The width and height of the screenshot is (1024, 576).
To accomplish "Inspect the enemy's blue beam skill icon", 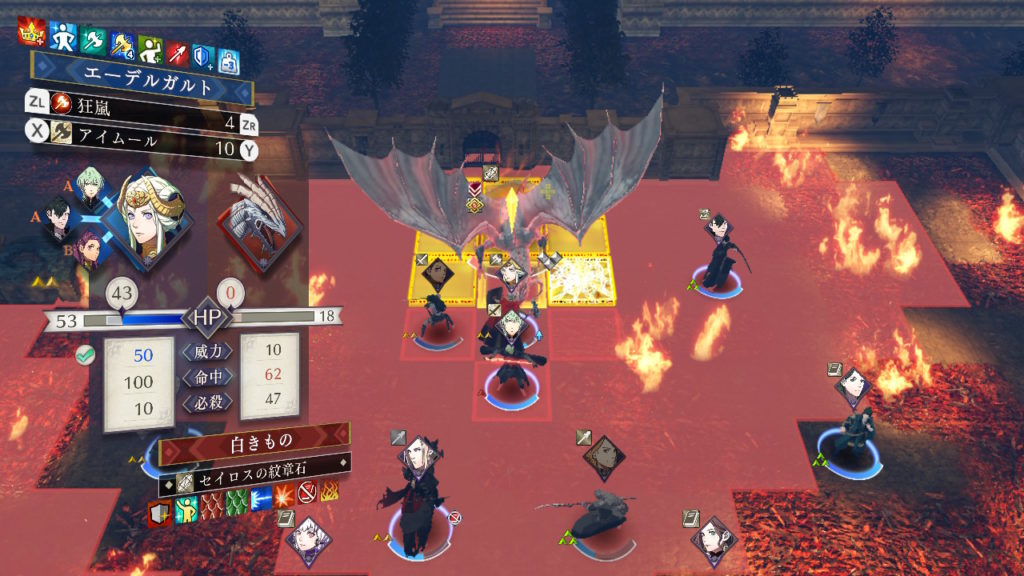I will coord(261,499).
